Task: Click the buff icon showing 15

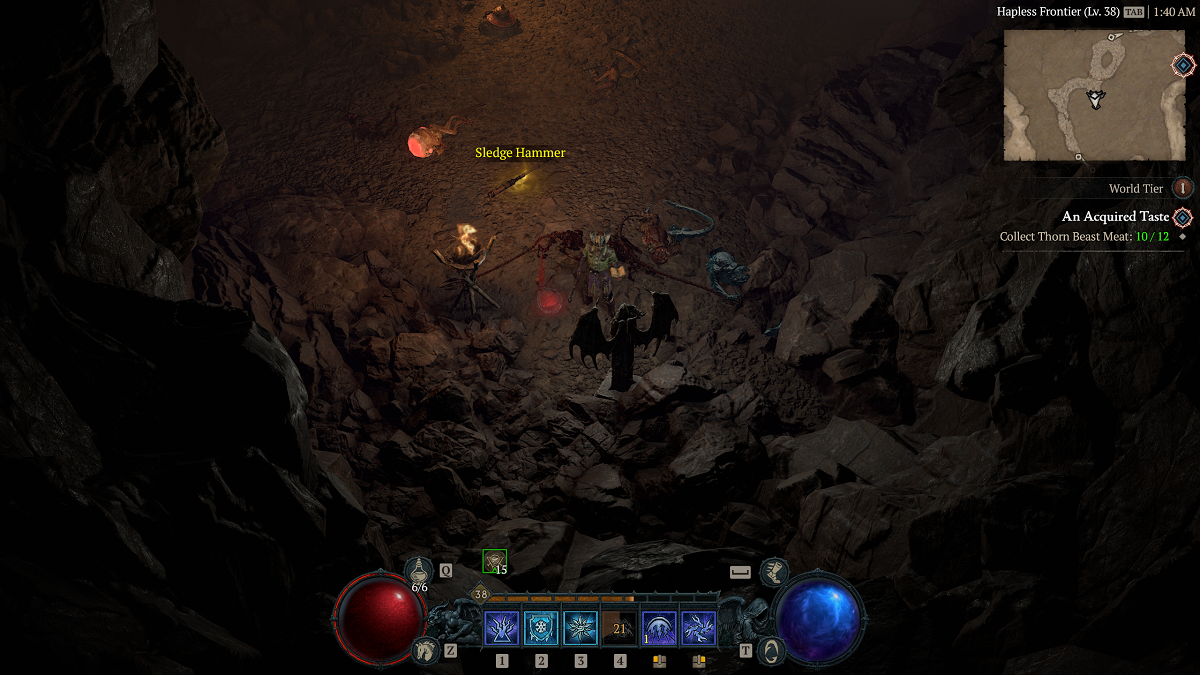Action: [x=494, y=562]
